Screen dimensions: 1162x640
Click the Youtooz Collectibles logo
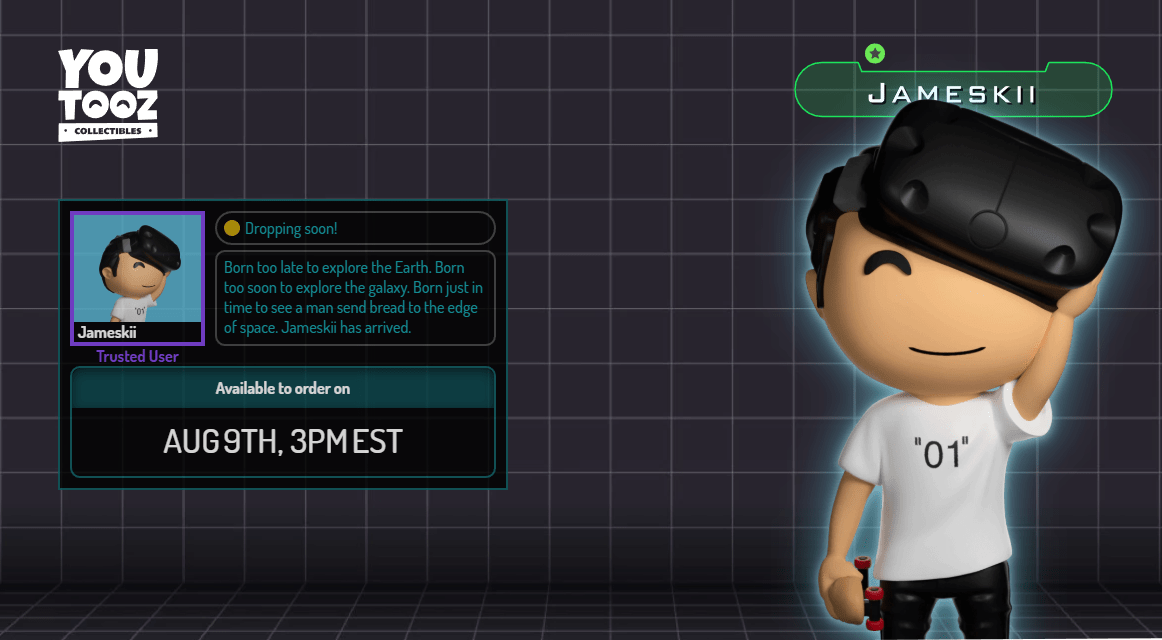pos(108,94)
